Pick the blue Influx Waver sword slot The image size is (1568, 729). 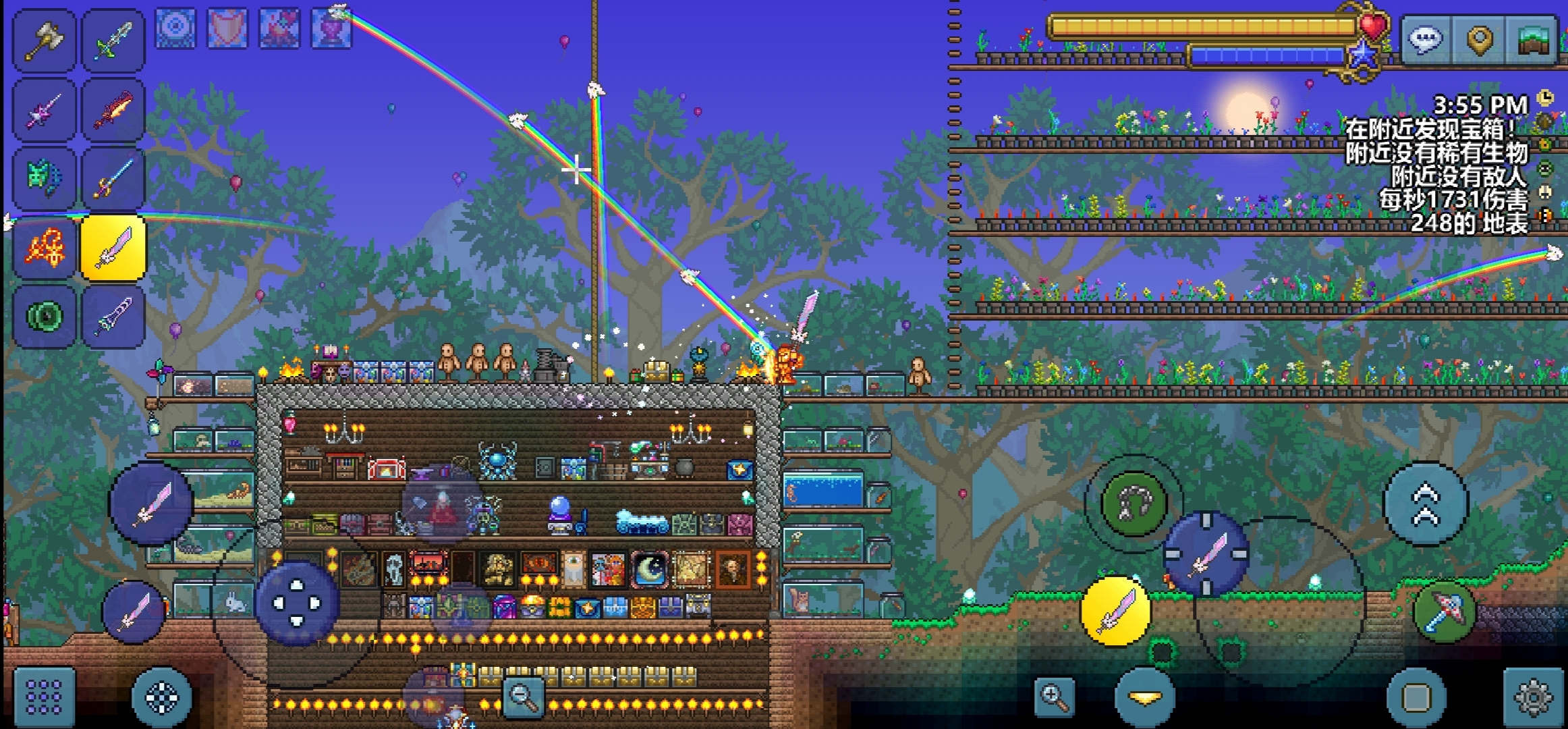coord(113,178)
